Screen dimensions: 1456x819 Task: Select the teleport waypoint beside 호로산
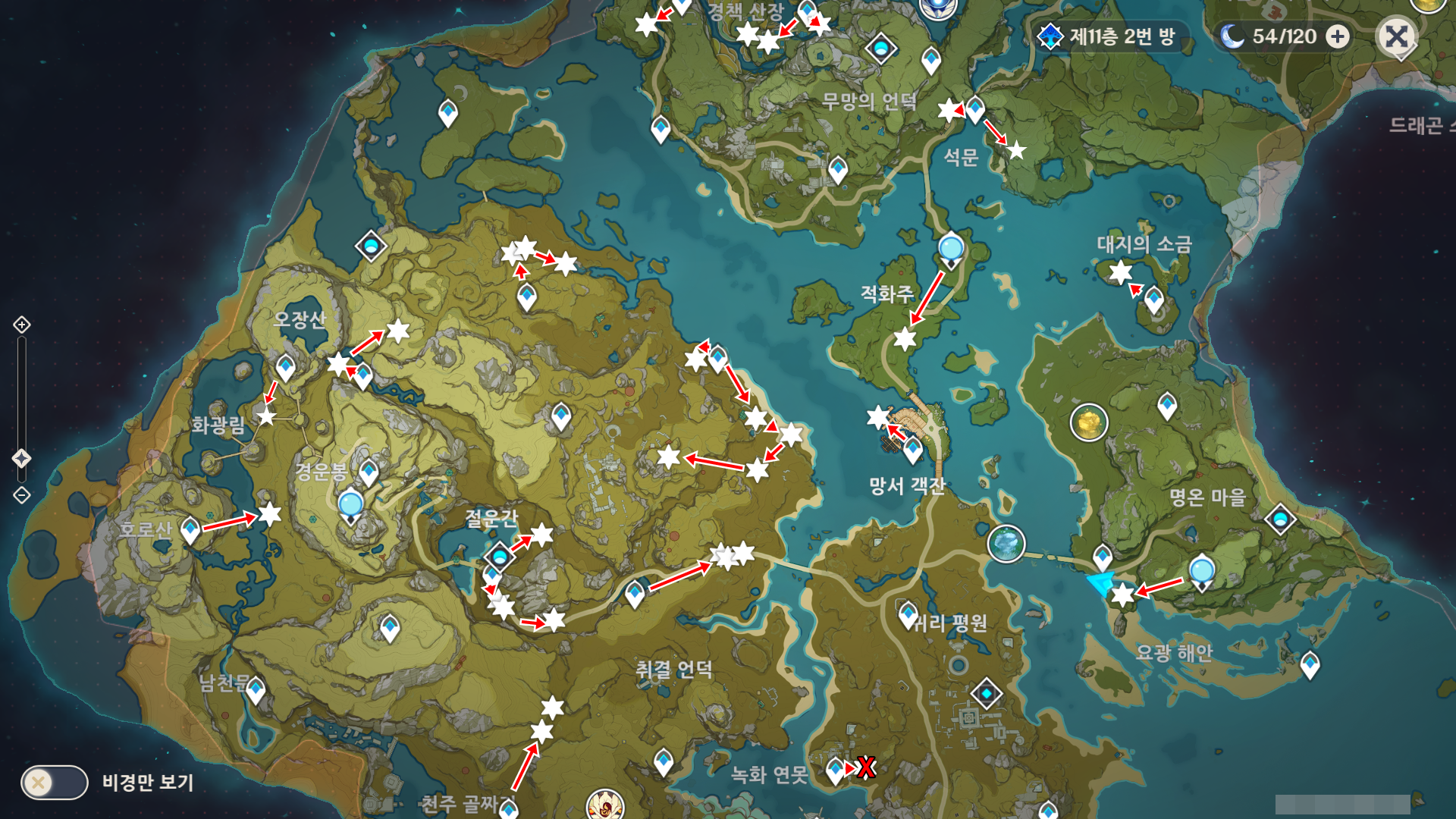190,529
